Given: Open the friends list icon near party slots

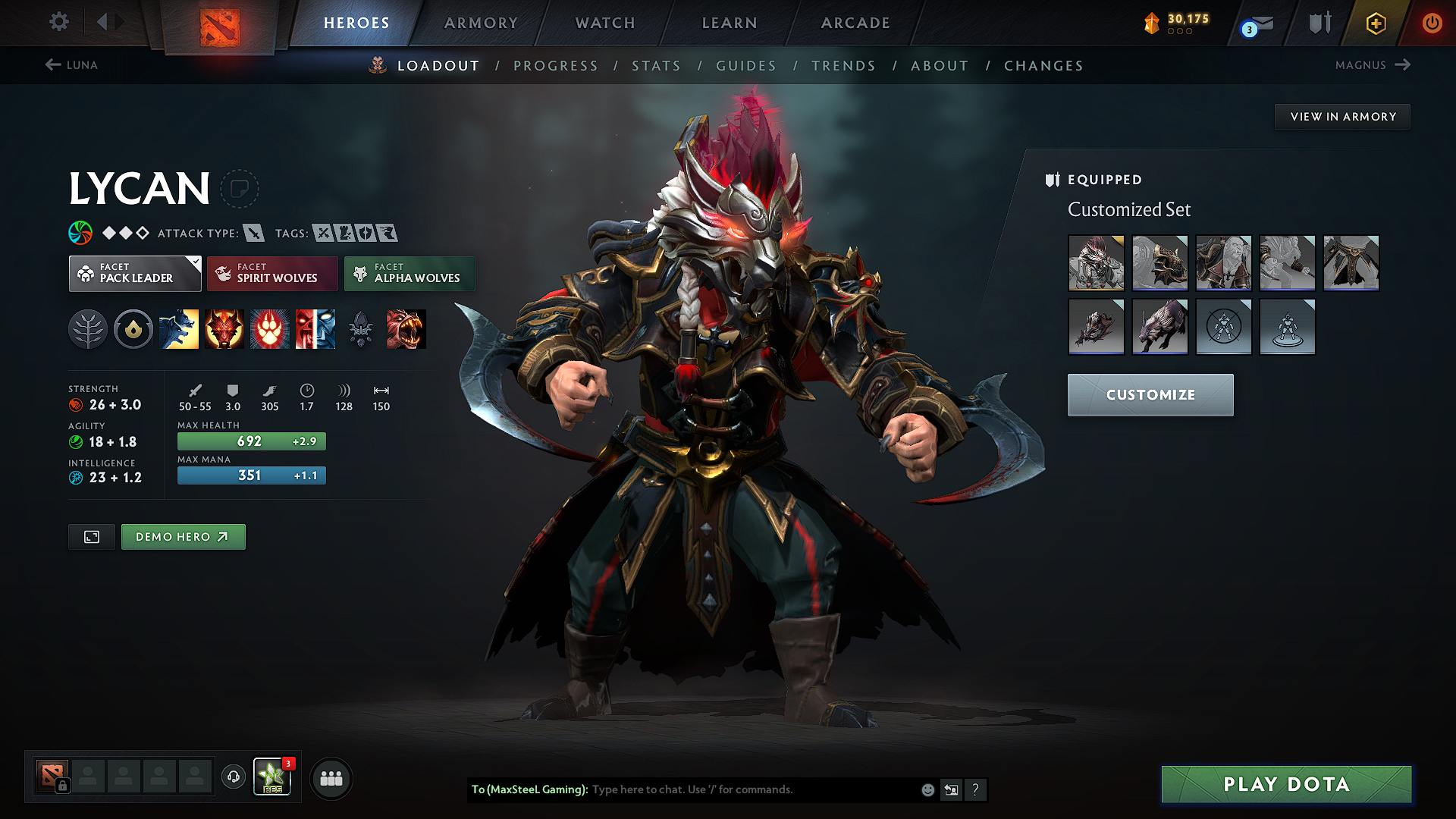Looking at the screenshot, I should 331,778.
